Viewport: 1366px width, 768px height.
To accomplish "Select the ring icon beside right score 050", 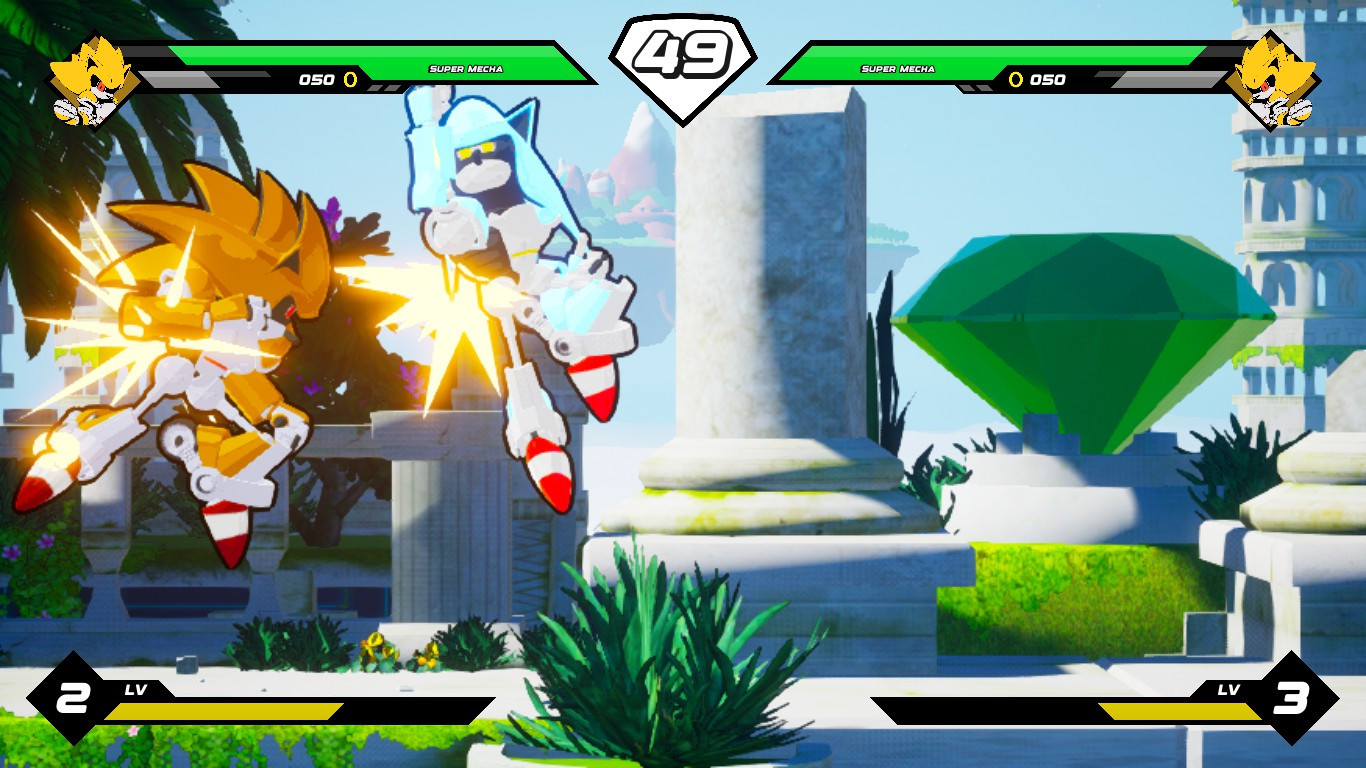I will 1015,81.
